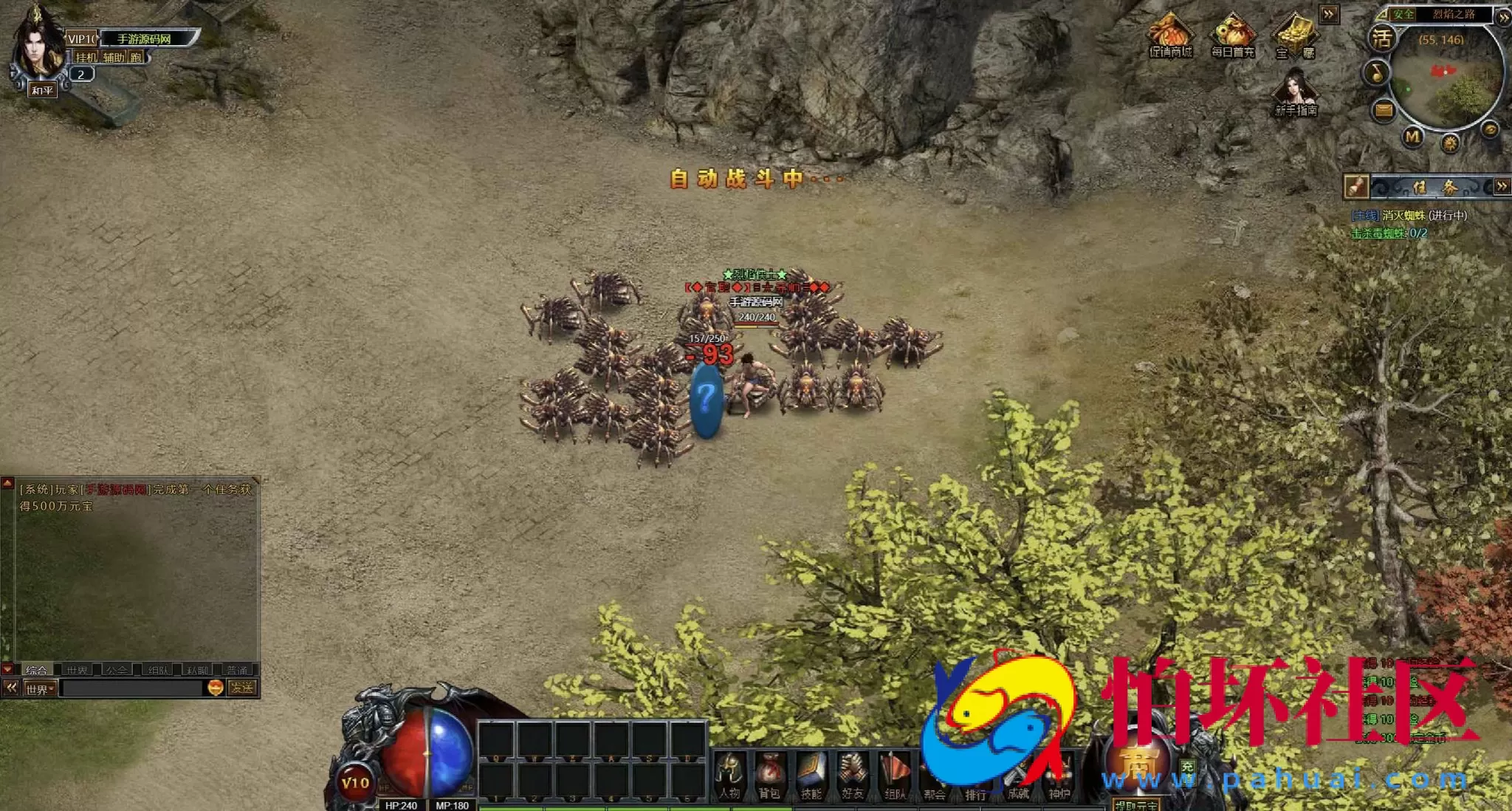Toggle the music note sound button
Screen dimensions: 1512x811
pyautogui.click(x=1376, y=72)
